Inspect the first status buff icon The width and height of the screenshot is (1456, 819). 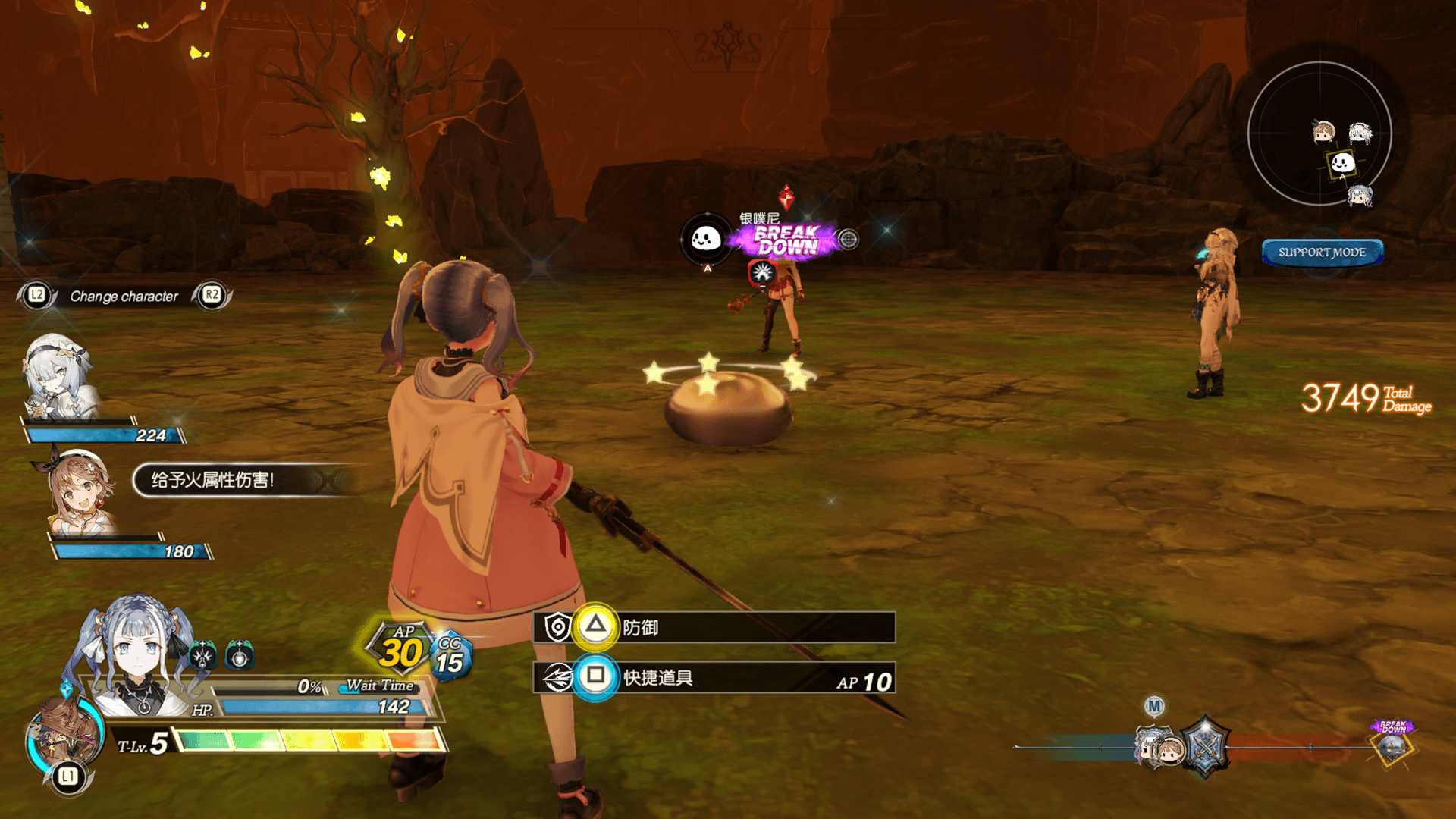tap(202, 655)
